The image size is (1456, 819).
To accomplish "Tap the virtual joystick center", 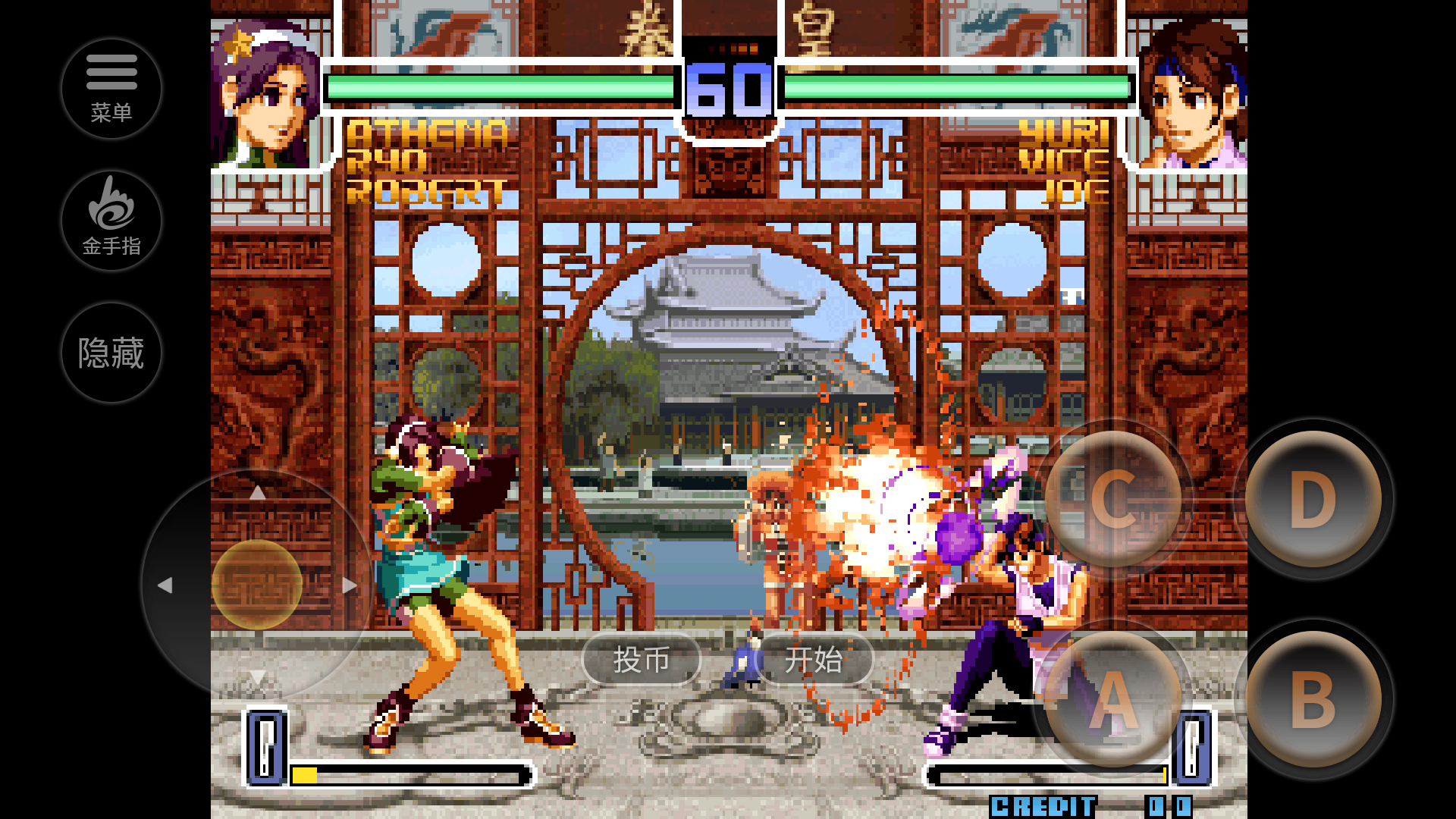I will click(258, 584).
